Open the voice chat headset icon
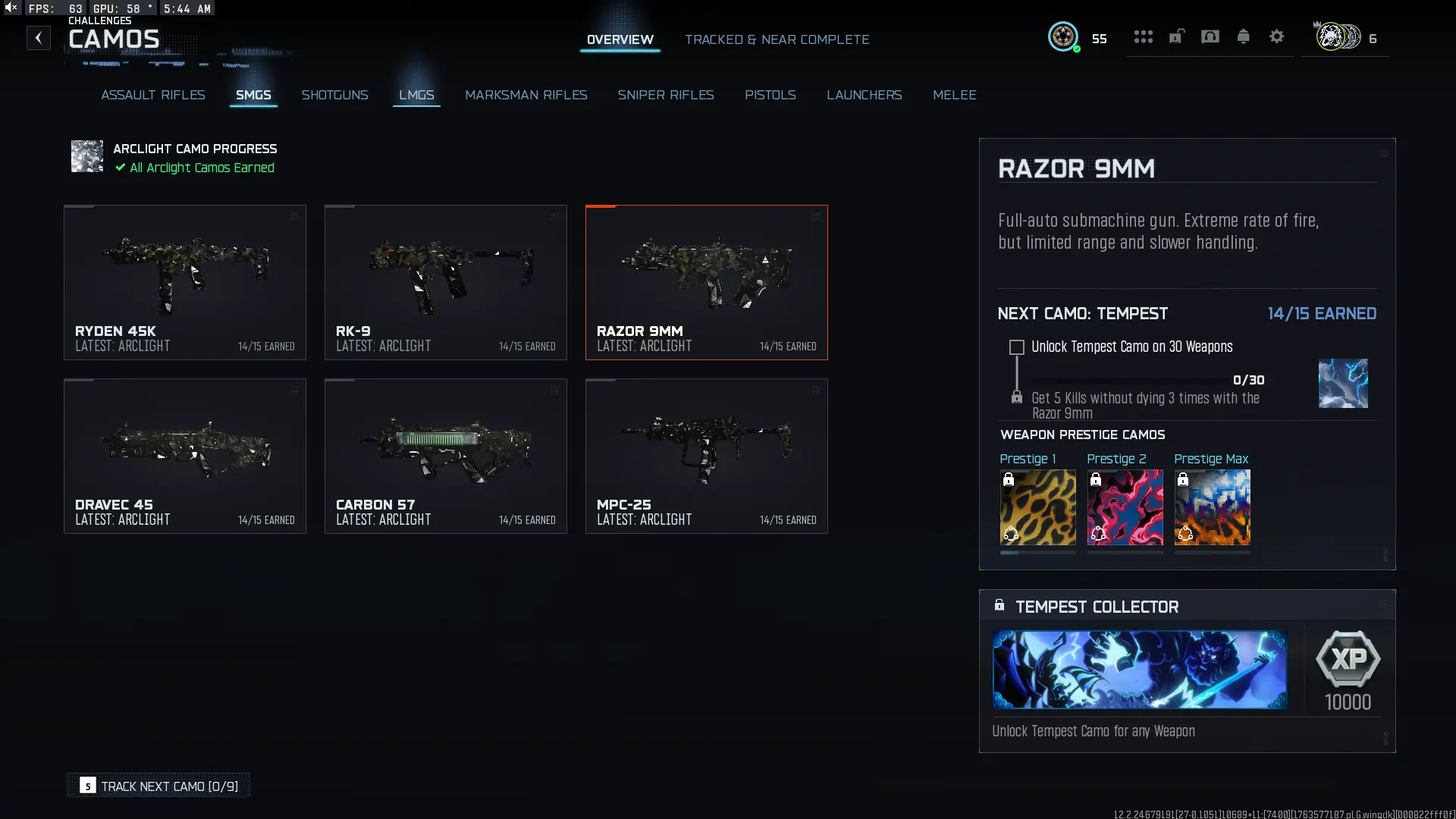The height and width of the screenshot is (819, 1456). (1210, 36)
